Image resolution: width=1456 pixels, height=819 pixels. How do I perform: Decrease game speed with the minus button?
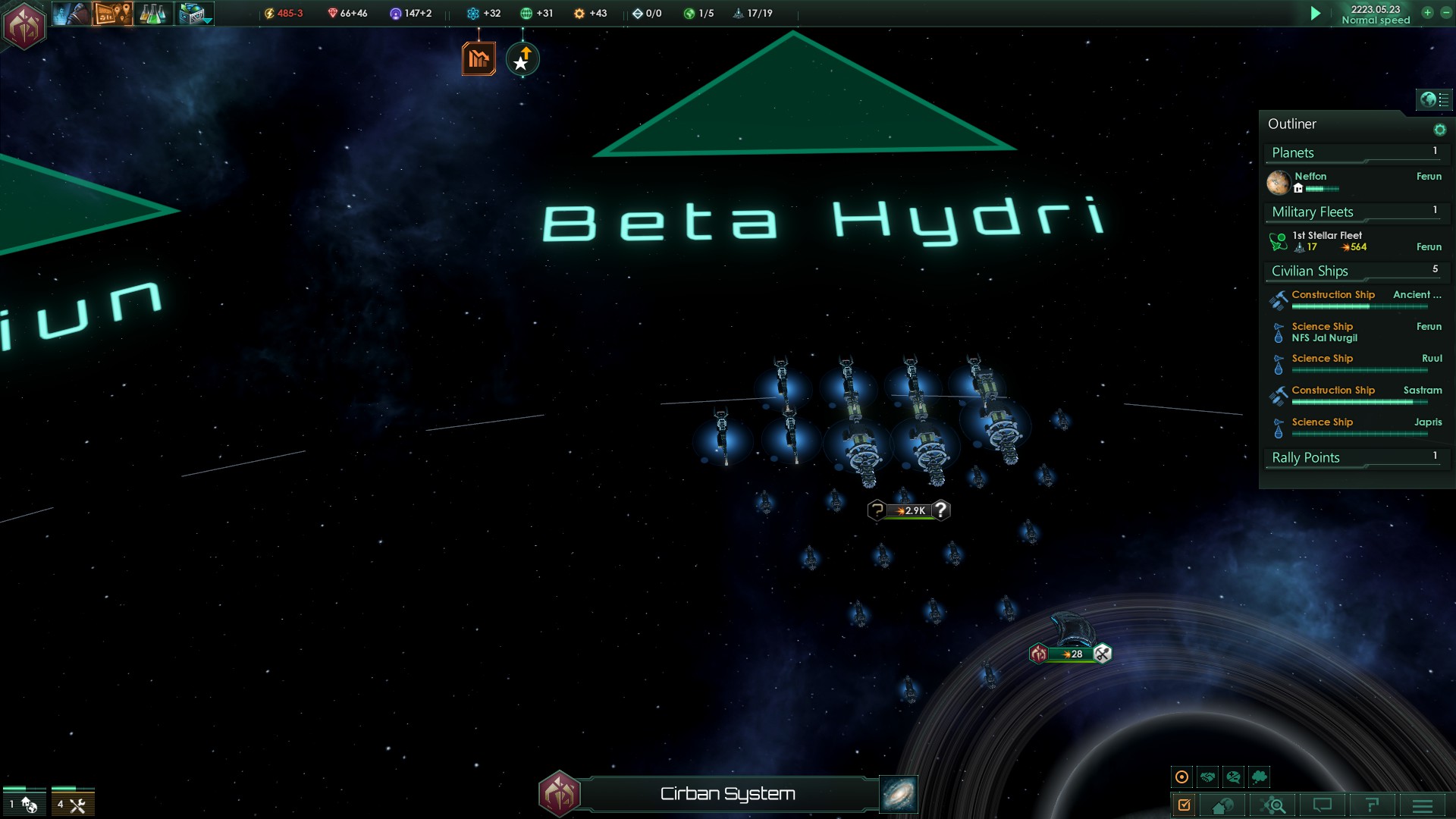coord(1445,13)
